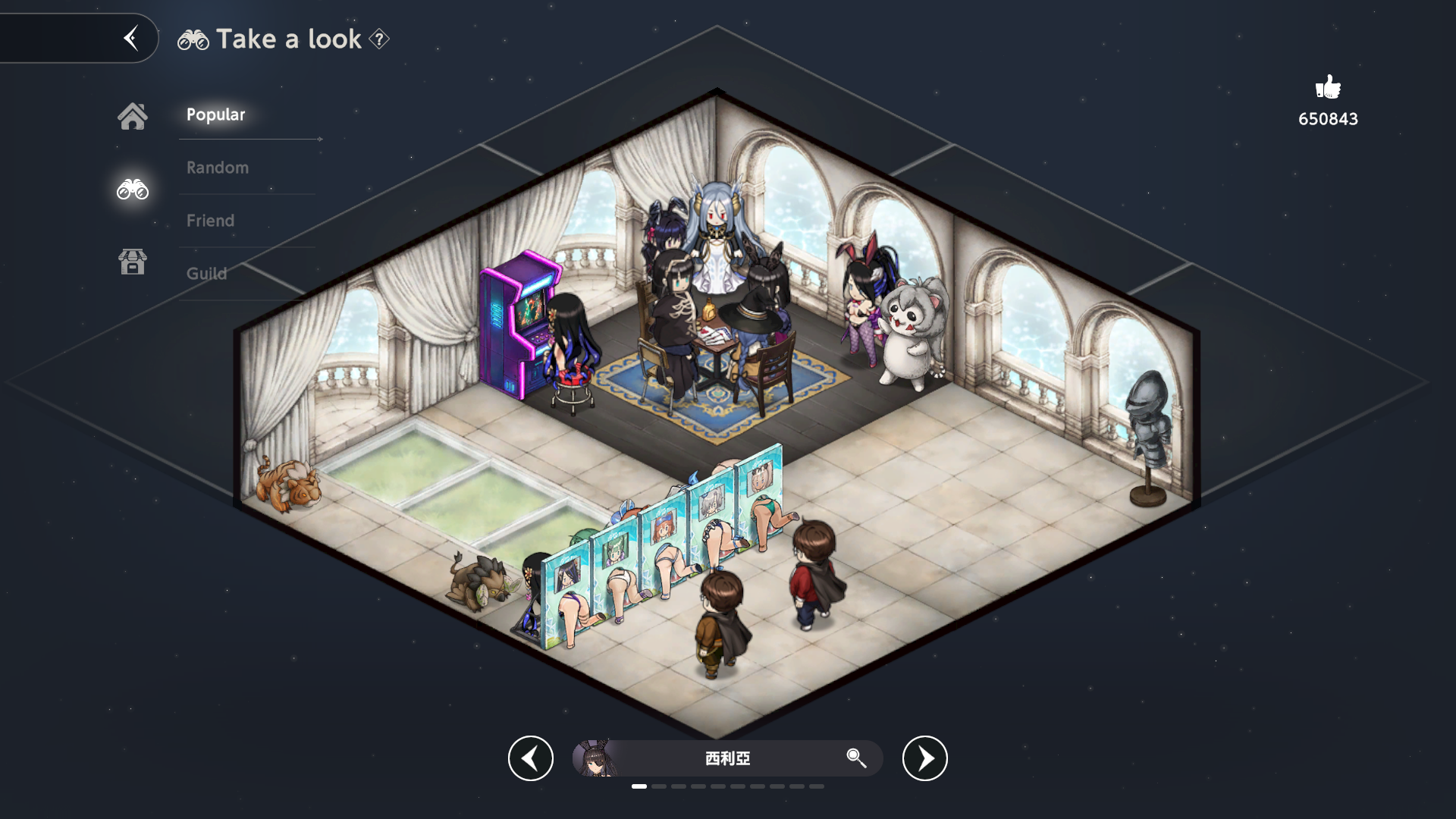Open the shop stall sidebar icon
The height and width of the screenshot is (819, 1456).
click(133, 262)
